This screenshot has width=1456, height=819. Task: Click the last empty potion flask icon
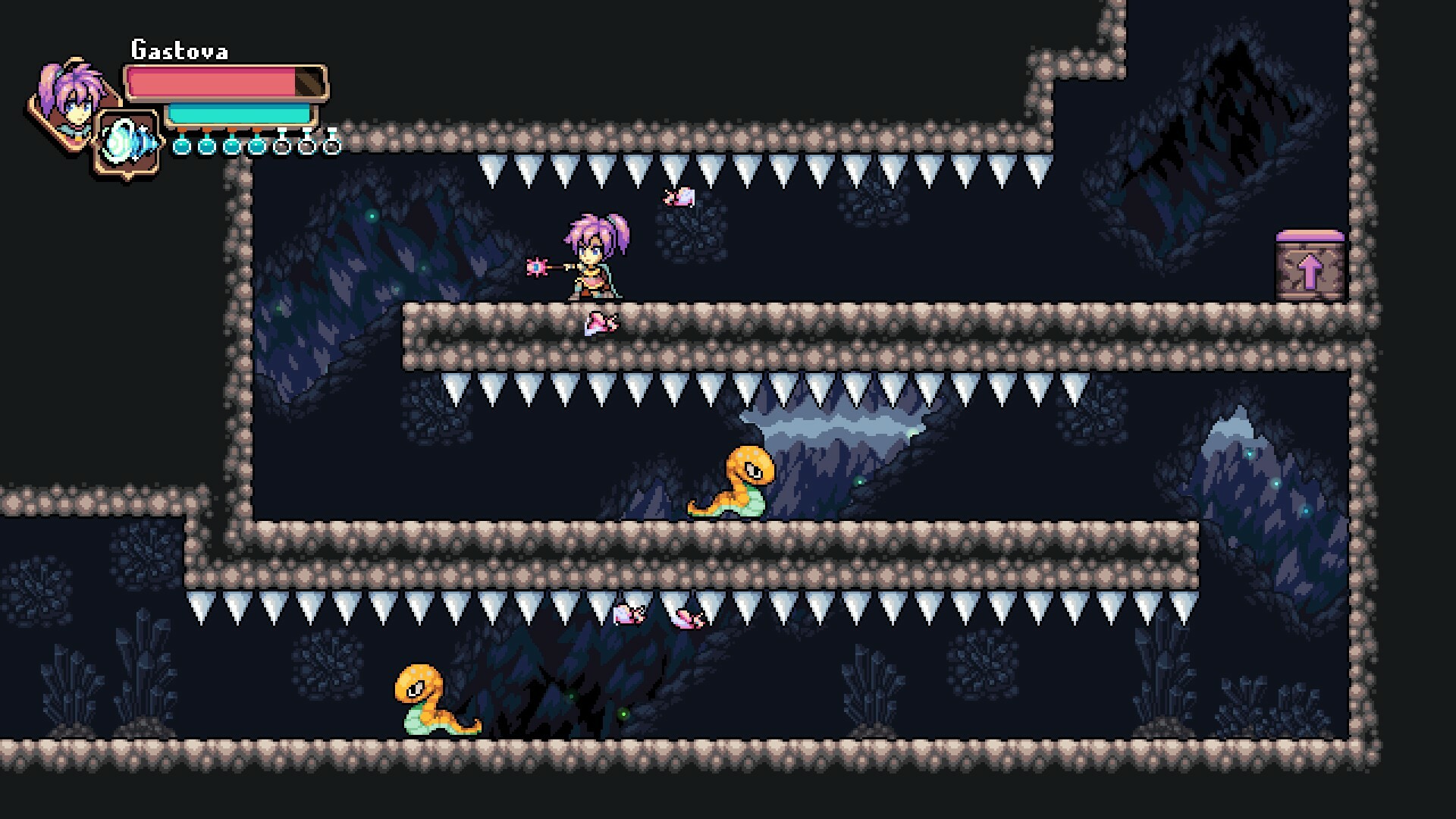click(332, 147)
